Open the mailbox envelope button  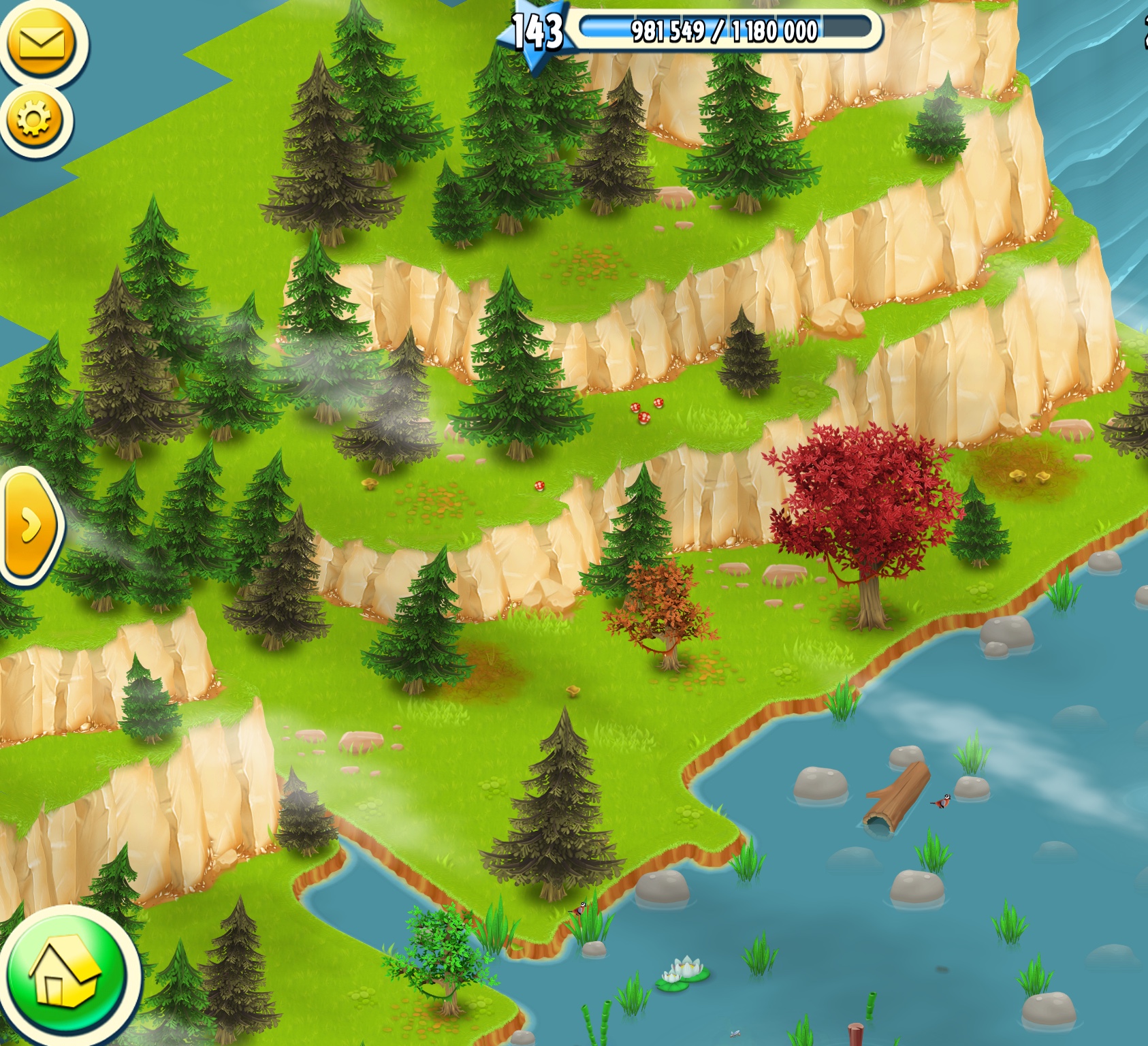[42, 42]
